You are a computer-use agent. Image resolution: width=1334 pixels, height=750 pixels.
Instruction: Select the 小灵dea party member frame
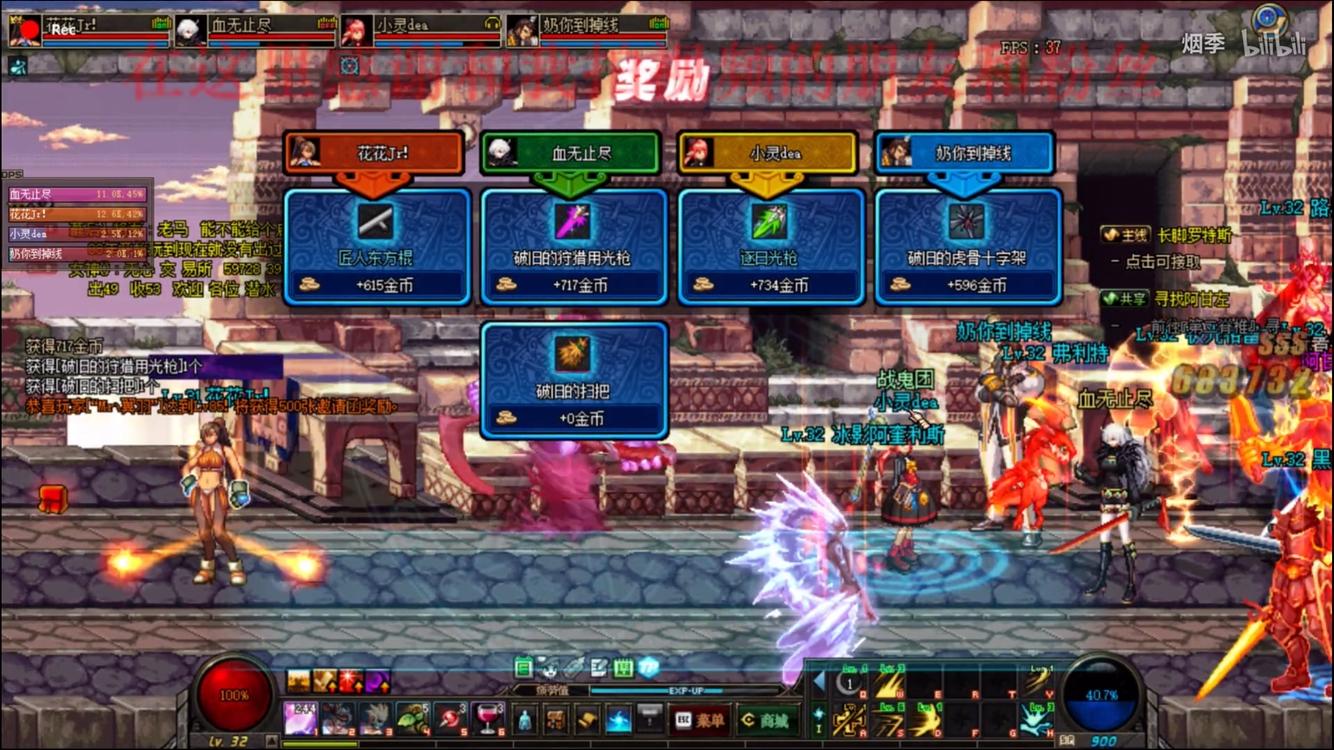(x=420, y=31)
